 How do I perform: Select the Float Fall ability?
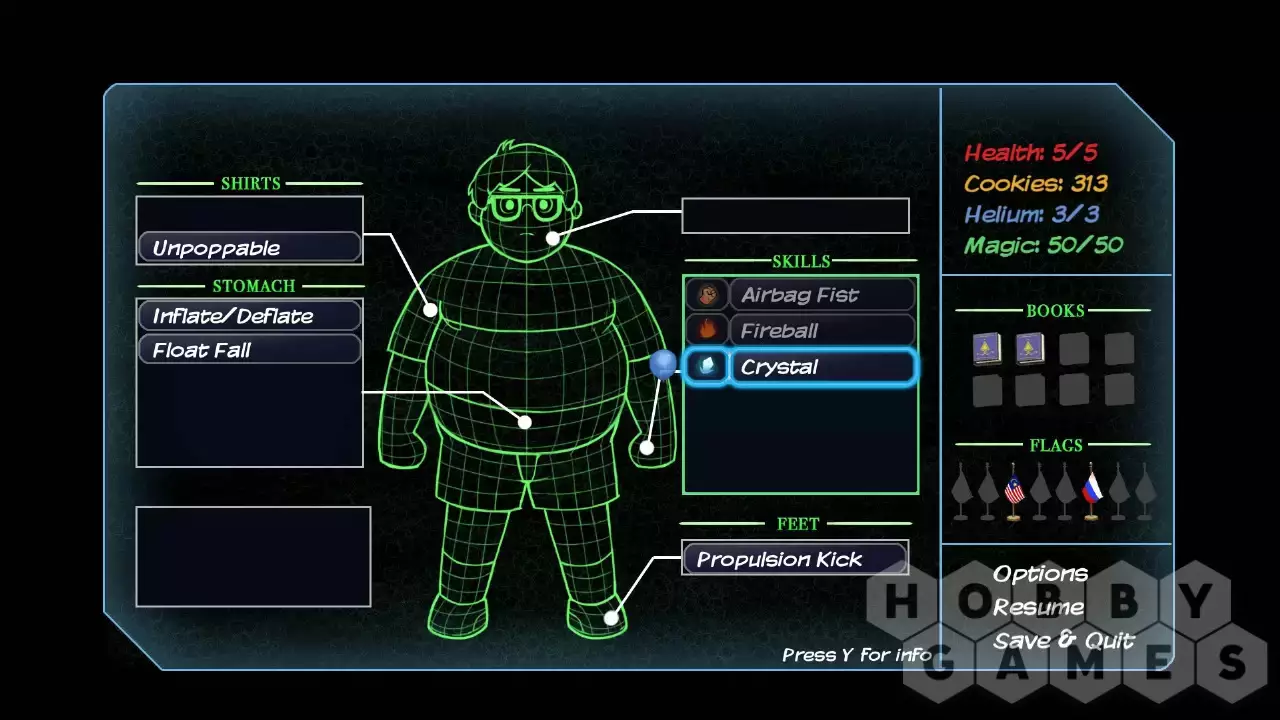point(249,350)
